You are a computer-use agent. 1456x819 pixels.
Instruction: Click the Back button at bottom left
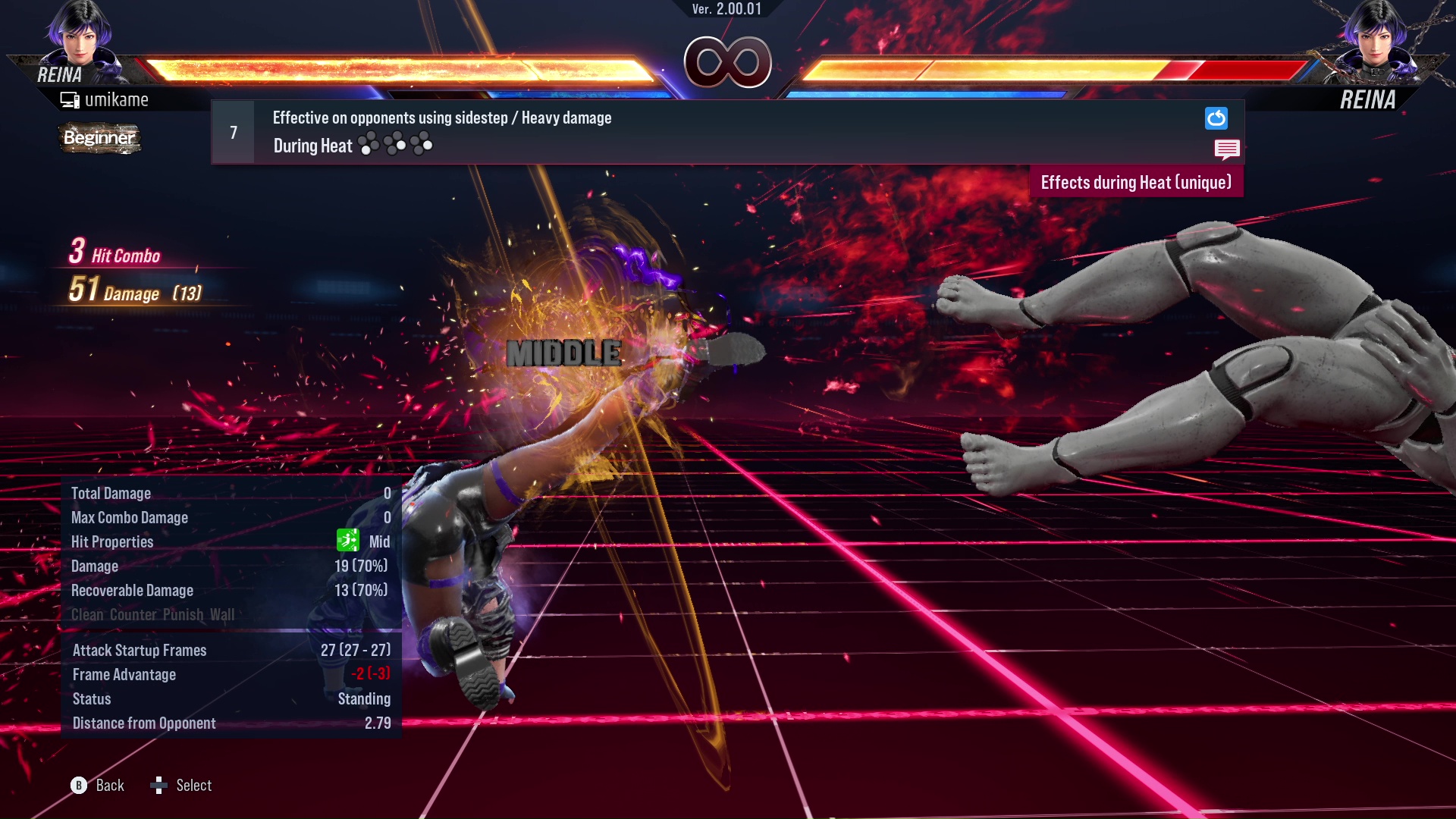pos(109,786)
